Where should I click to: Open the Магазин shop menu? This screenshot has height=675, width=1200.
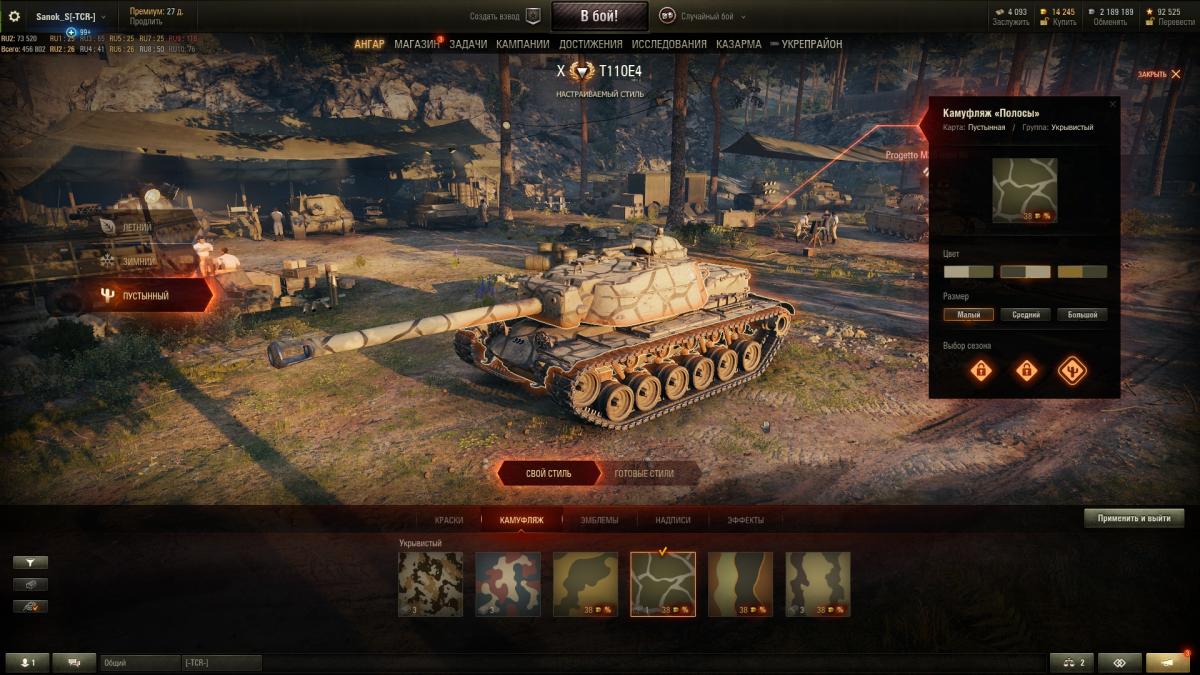pos(416,44)
